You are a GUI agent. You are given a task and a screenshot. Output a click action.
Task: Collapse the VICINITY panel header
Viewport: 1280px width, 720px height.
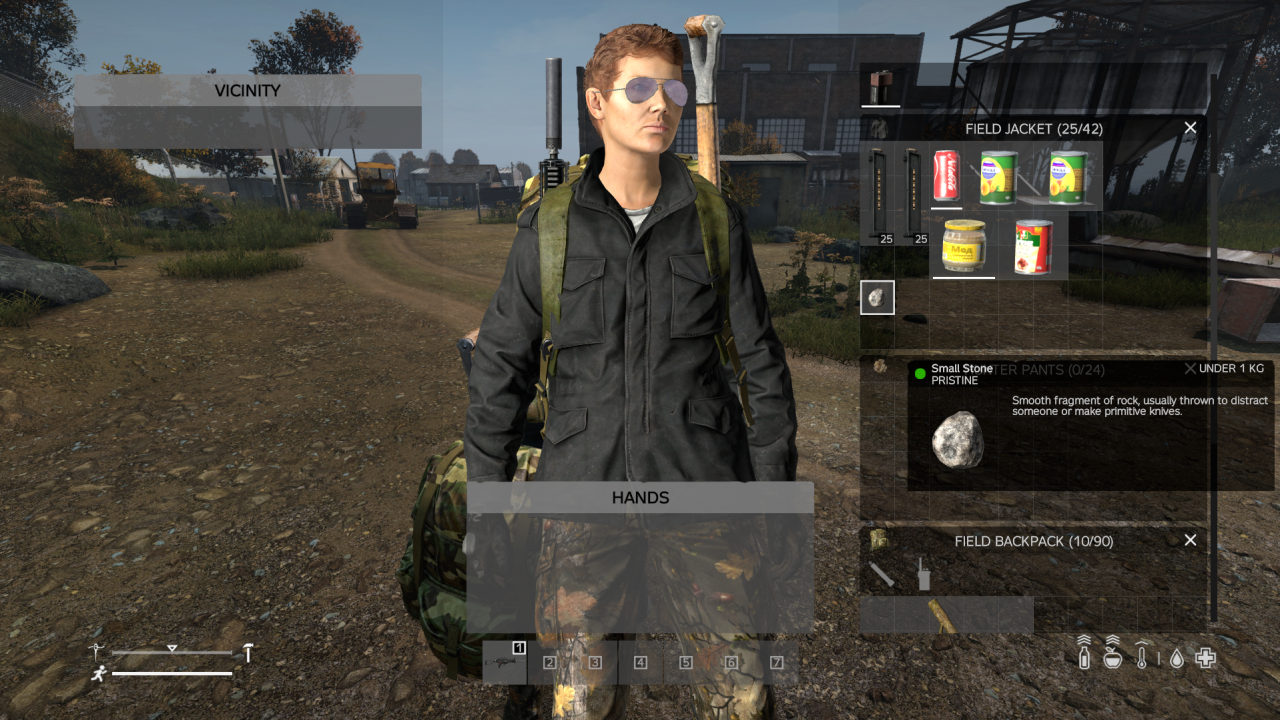[247, 90]
